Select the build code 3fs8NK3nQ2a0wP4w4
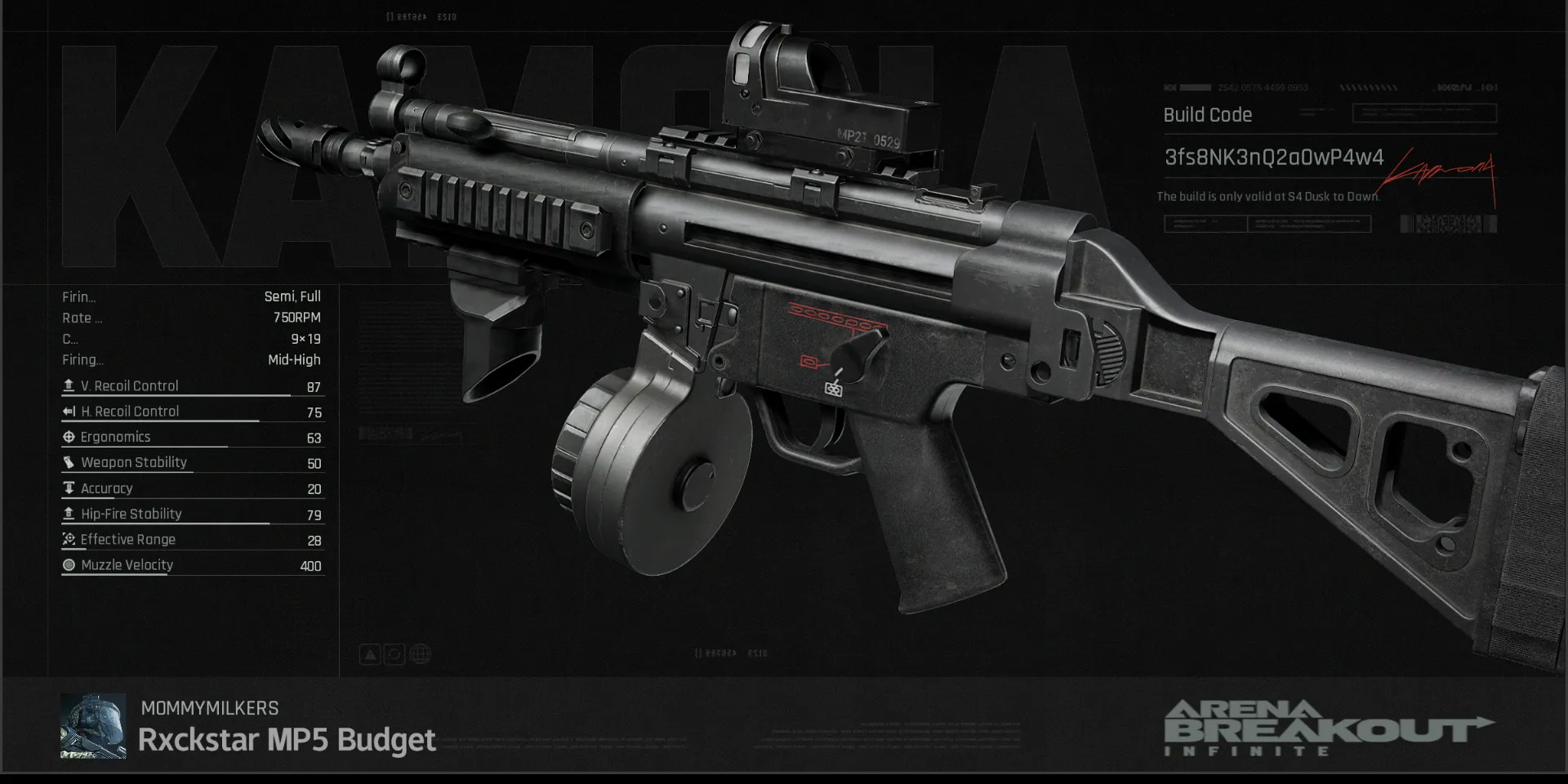Viewport: 1568px width, 784px height. point(1273,158)
